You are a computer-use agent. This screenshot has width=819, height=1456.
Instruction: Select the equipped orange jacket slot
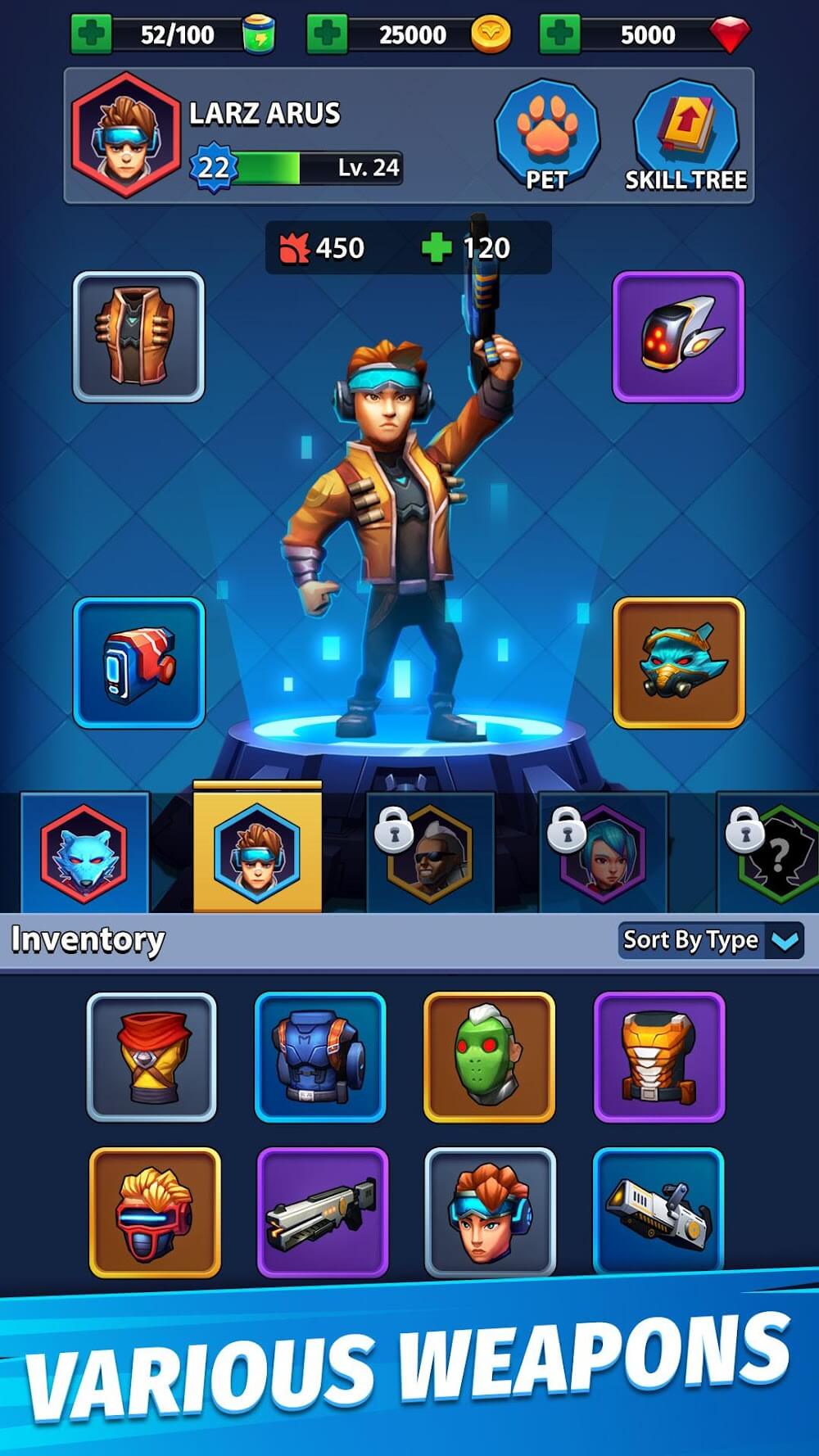138,337
